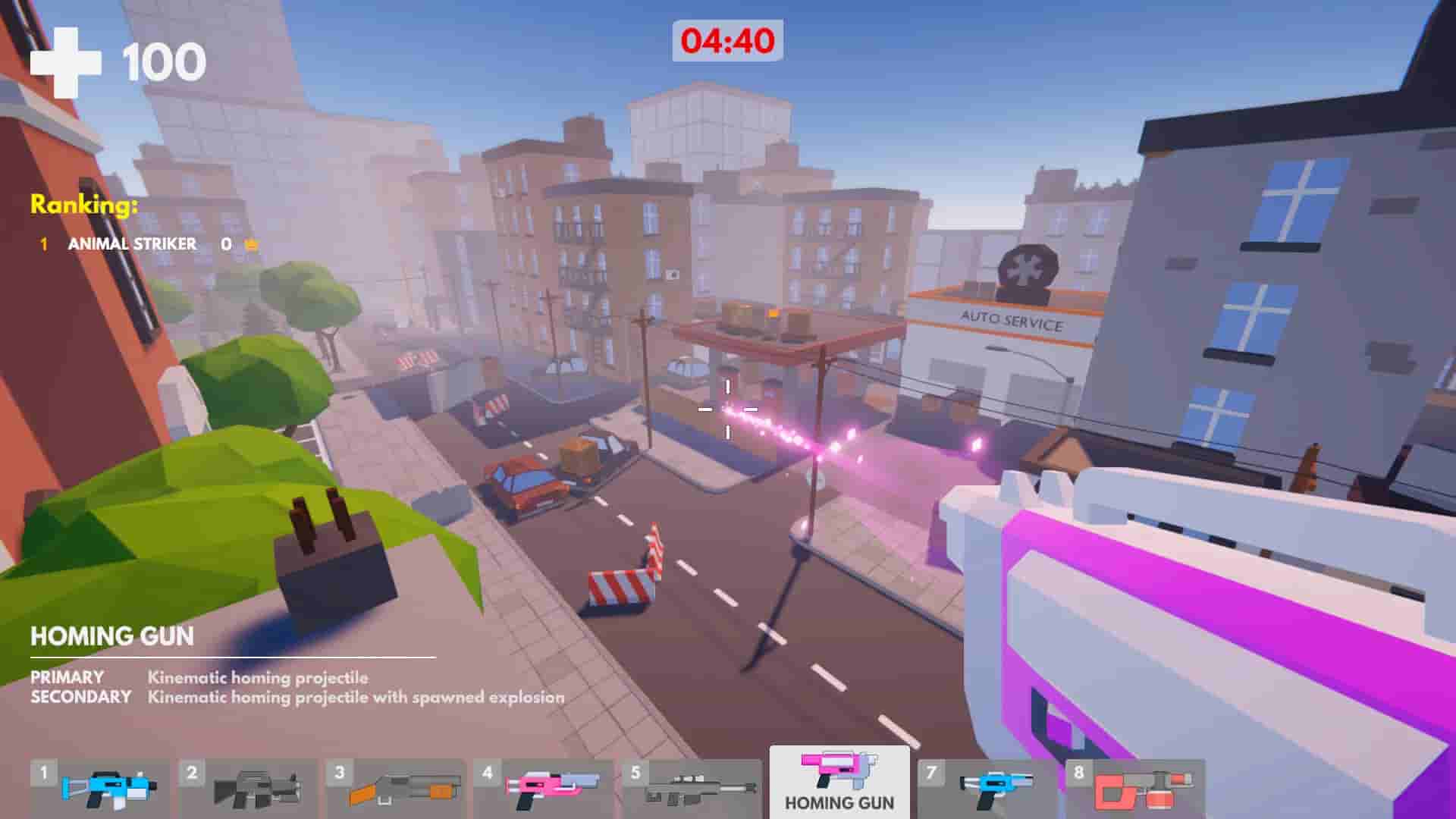Click the crown icon beside ANIMAL STRIKER
Screen dimensions: 1456x819
250,244
